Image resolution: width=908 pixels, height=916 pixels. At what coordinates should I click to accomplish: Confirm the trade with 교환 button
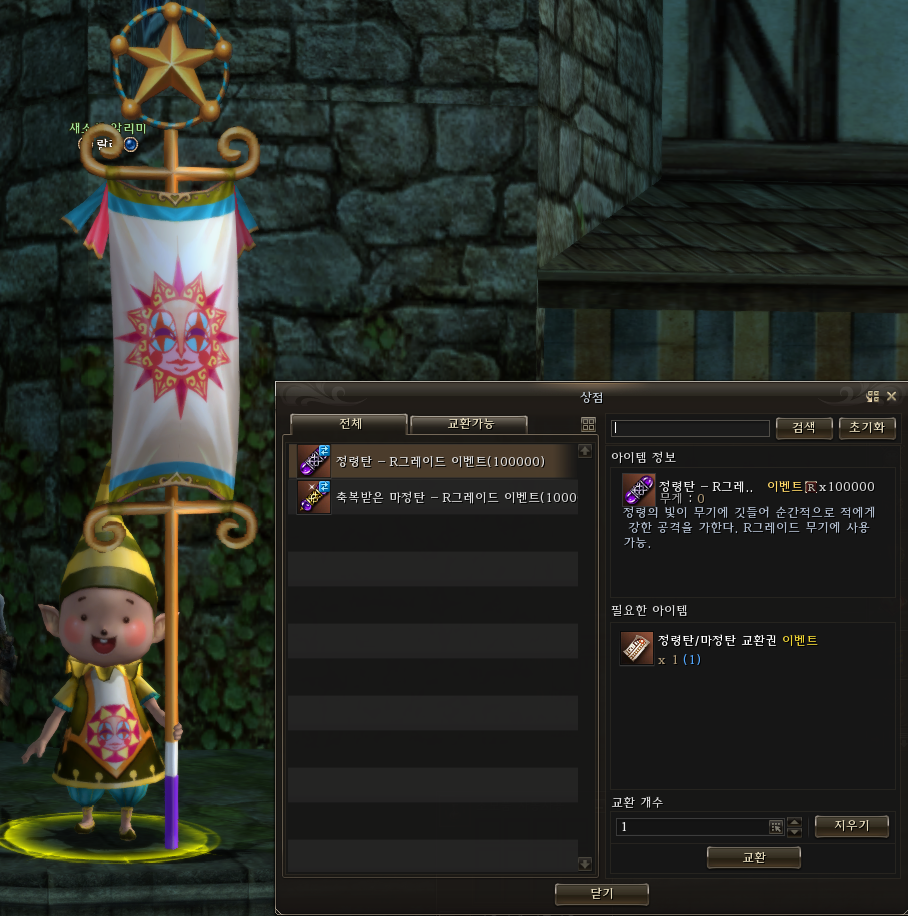pyautogui.click(x=753, y=858)
